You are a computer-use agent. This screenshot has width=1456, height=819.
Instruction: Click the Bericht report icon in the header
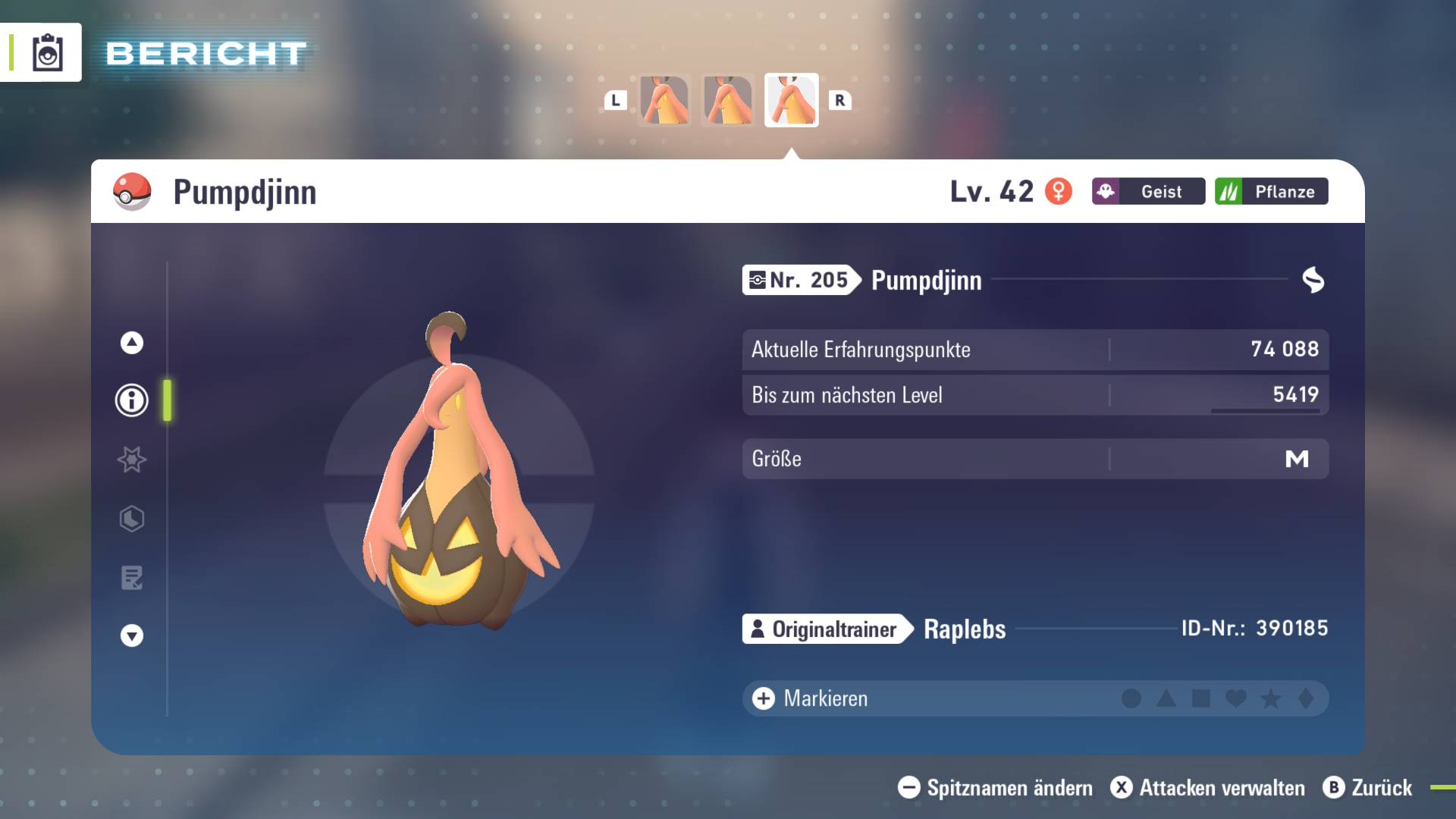click(x=47, y=53)
